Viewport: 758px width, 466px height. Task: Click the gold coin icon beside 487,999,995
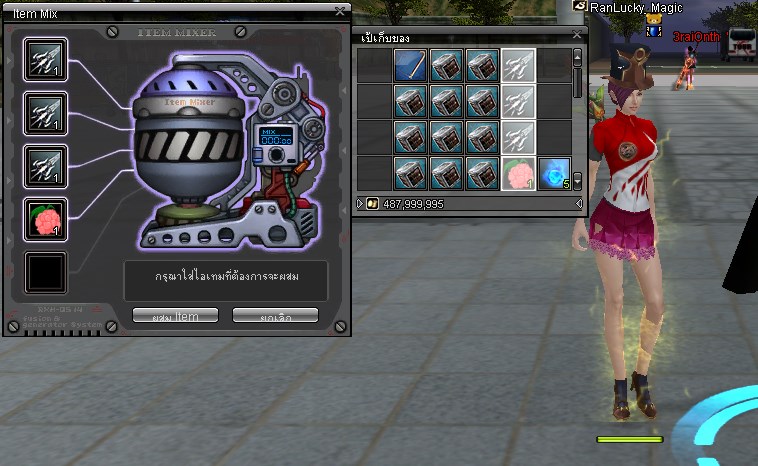[x=374, y=204]
